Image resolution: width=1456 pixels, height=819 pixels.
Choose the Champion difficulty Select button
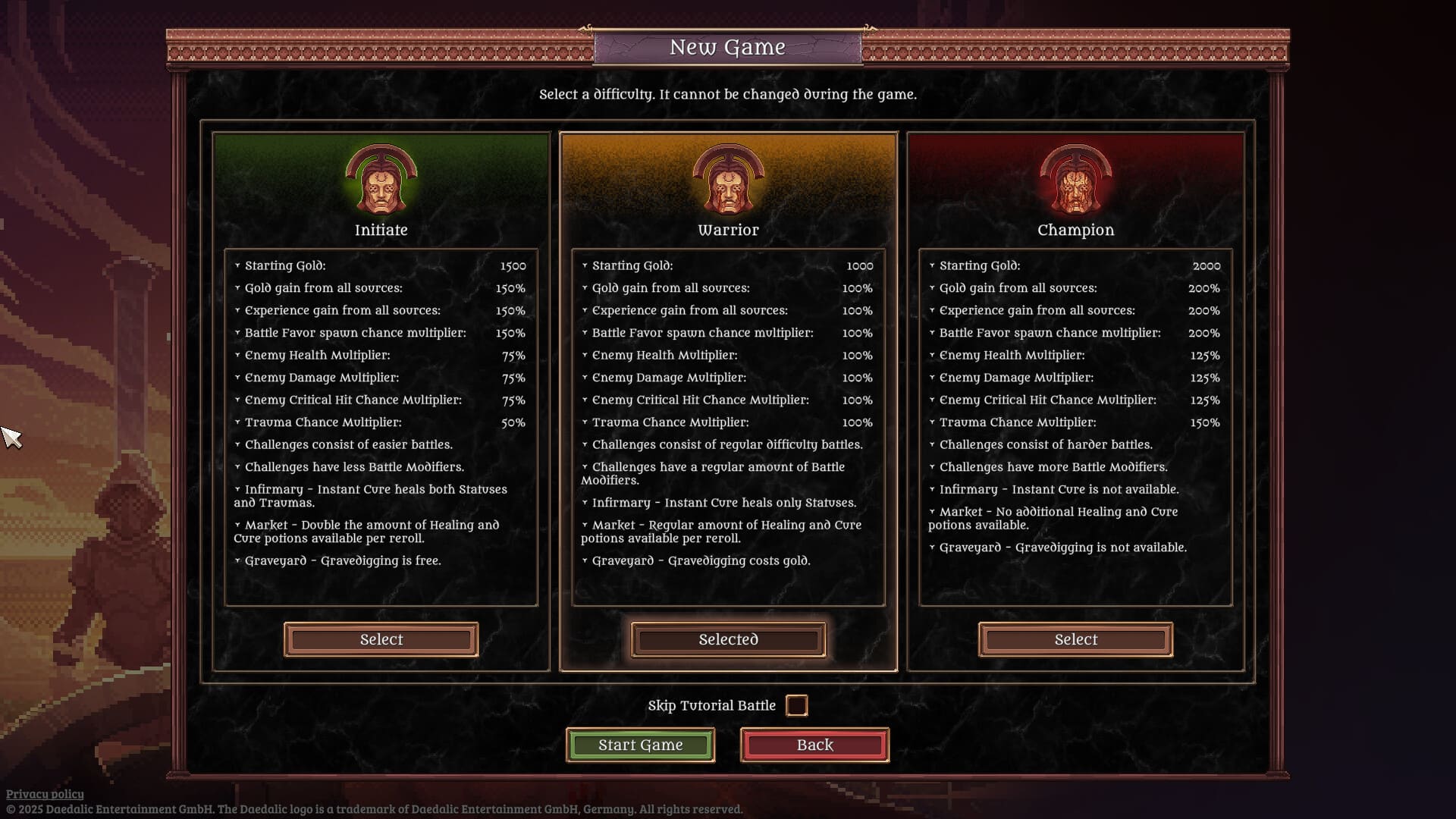click(x=1075, y=639)
